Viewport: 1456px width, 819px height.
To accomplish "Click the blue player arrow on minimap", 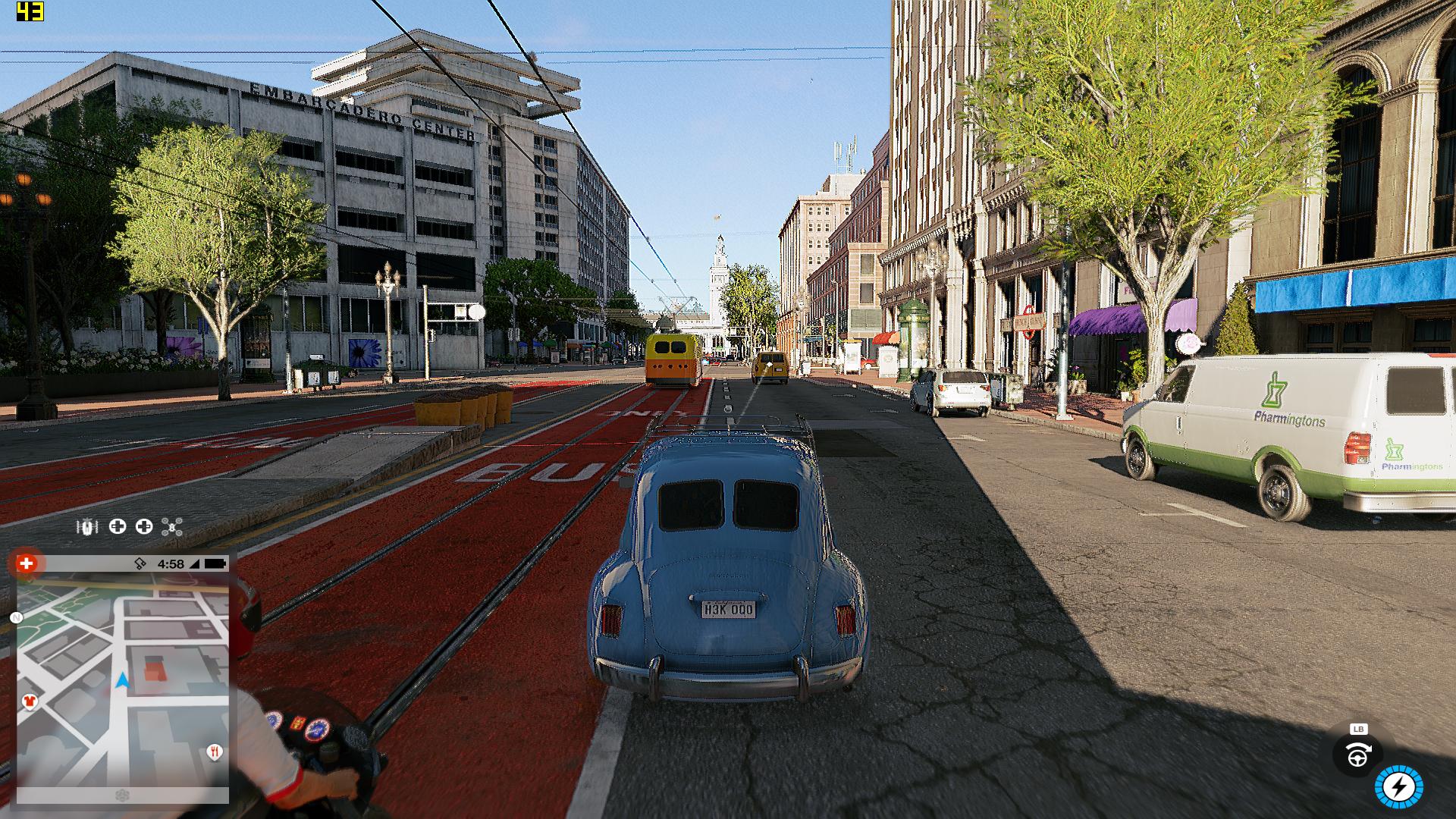I will pos(122,680).
